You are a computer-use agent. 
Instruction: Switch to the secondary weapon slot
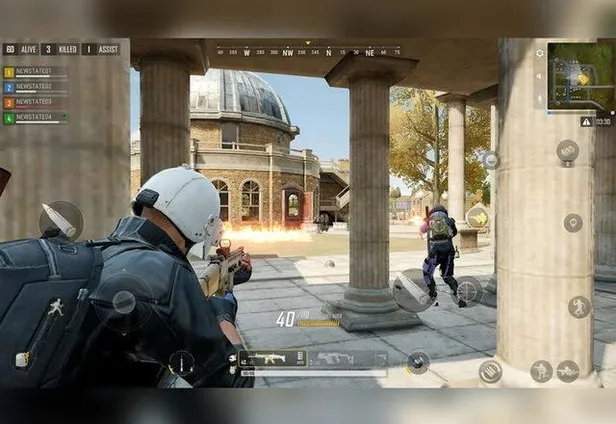(x=347, y=359)
